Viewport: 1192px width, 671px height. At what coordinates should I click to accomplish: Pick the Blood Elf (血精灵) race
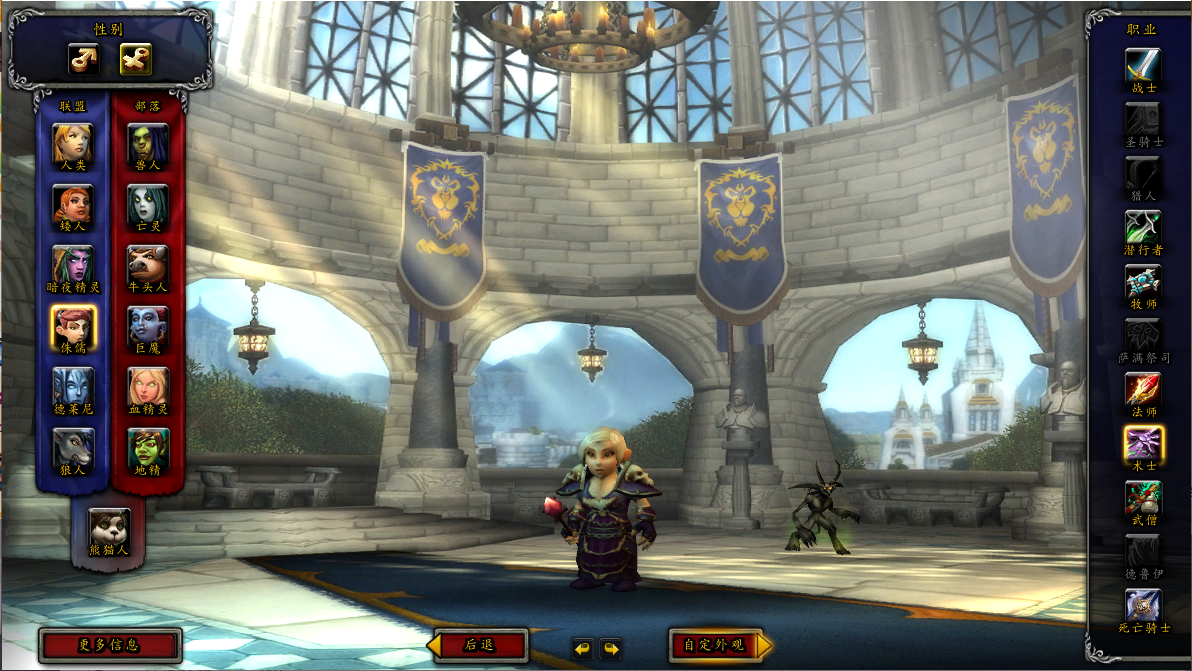coord(148,387)
